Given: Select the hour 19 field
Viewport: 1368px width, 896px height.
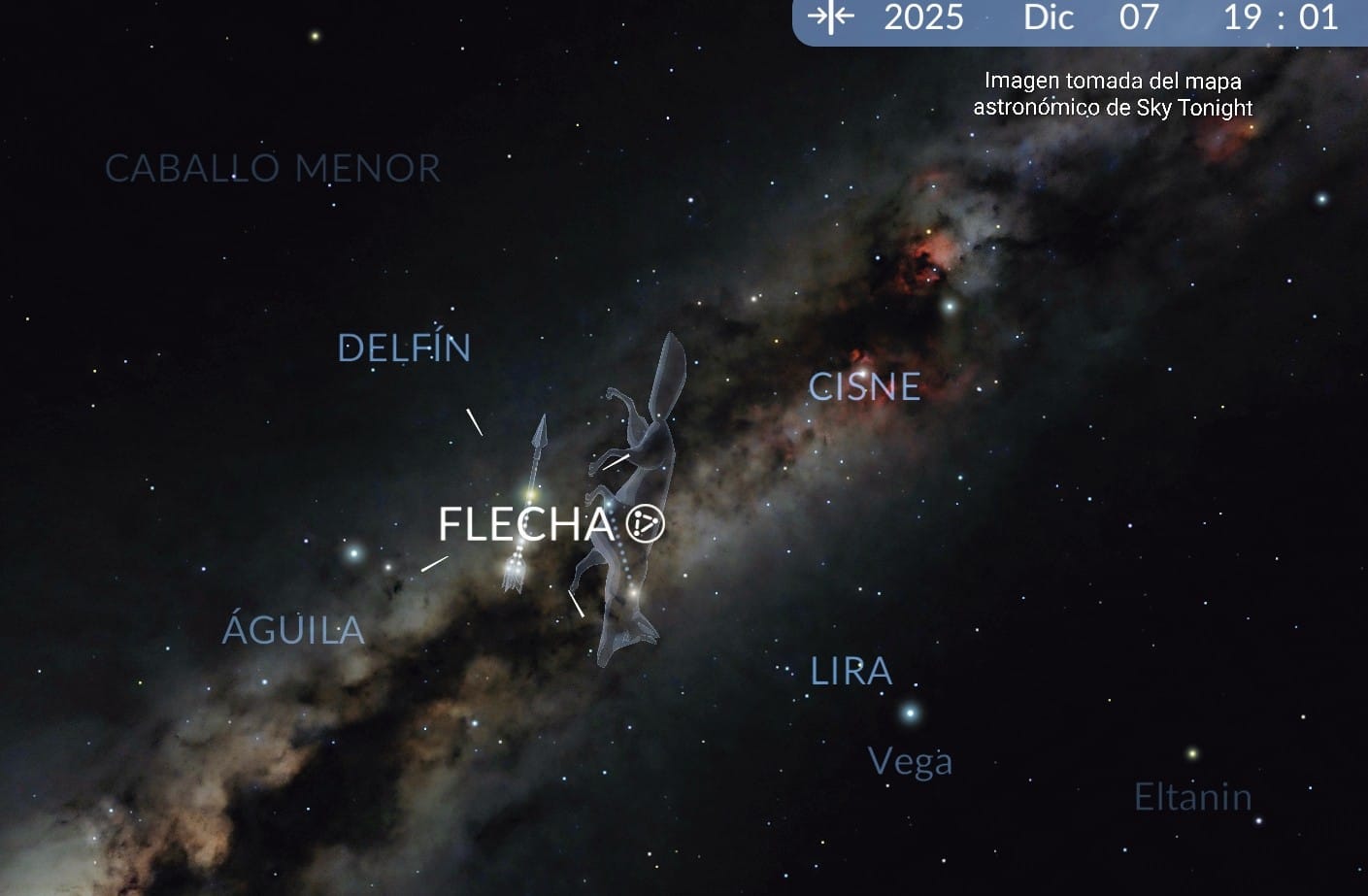Looking at the screenshot, I should coord(1242,17).
